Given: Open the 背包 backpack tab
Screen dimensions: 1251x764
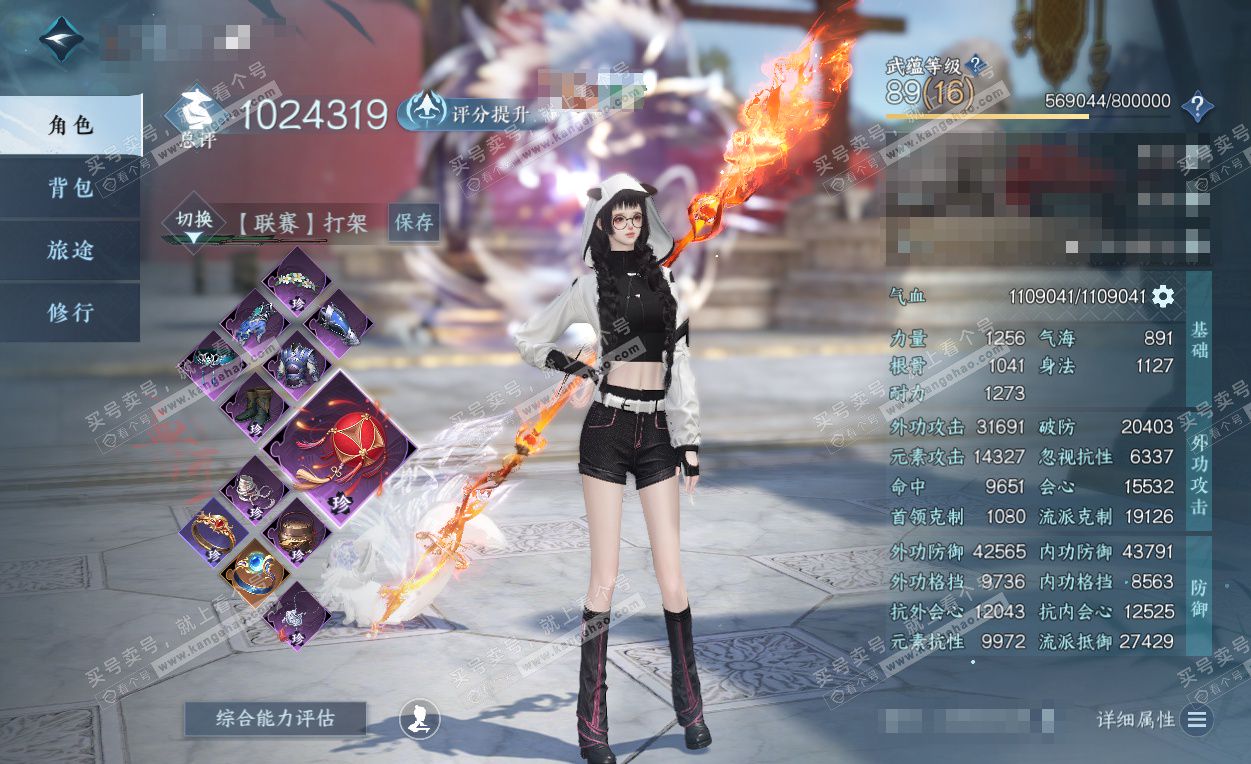Looking at the screenshot, I should coord(70,188).
